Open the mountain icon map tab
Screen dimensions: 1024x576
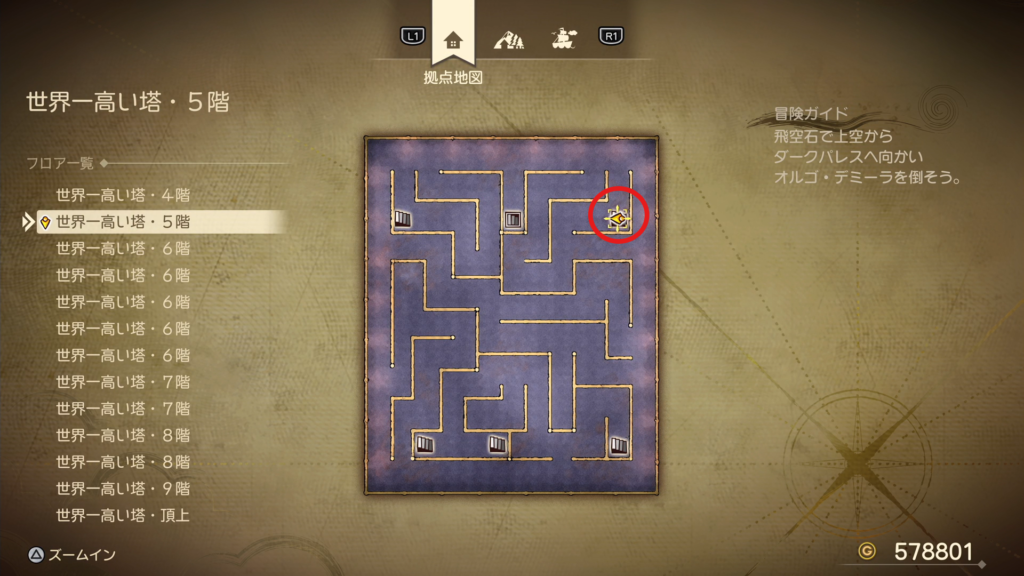[509, 40]
